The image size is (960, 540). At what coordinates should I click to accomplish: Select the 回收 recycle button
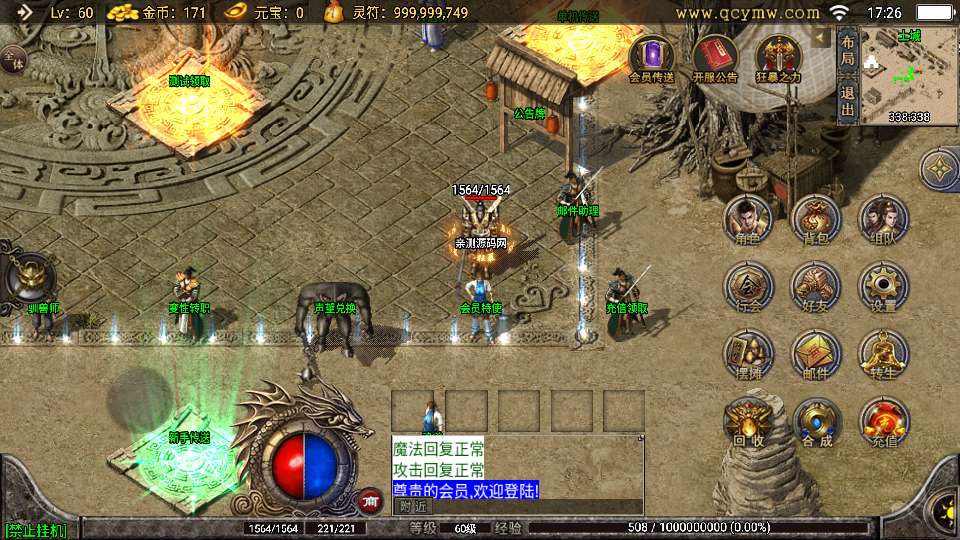[x=748, y=422]
